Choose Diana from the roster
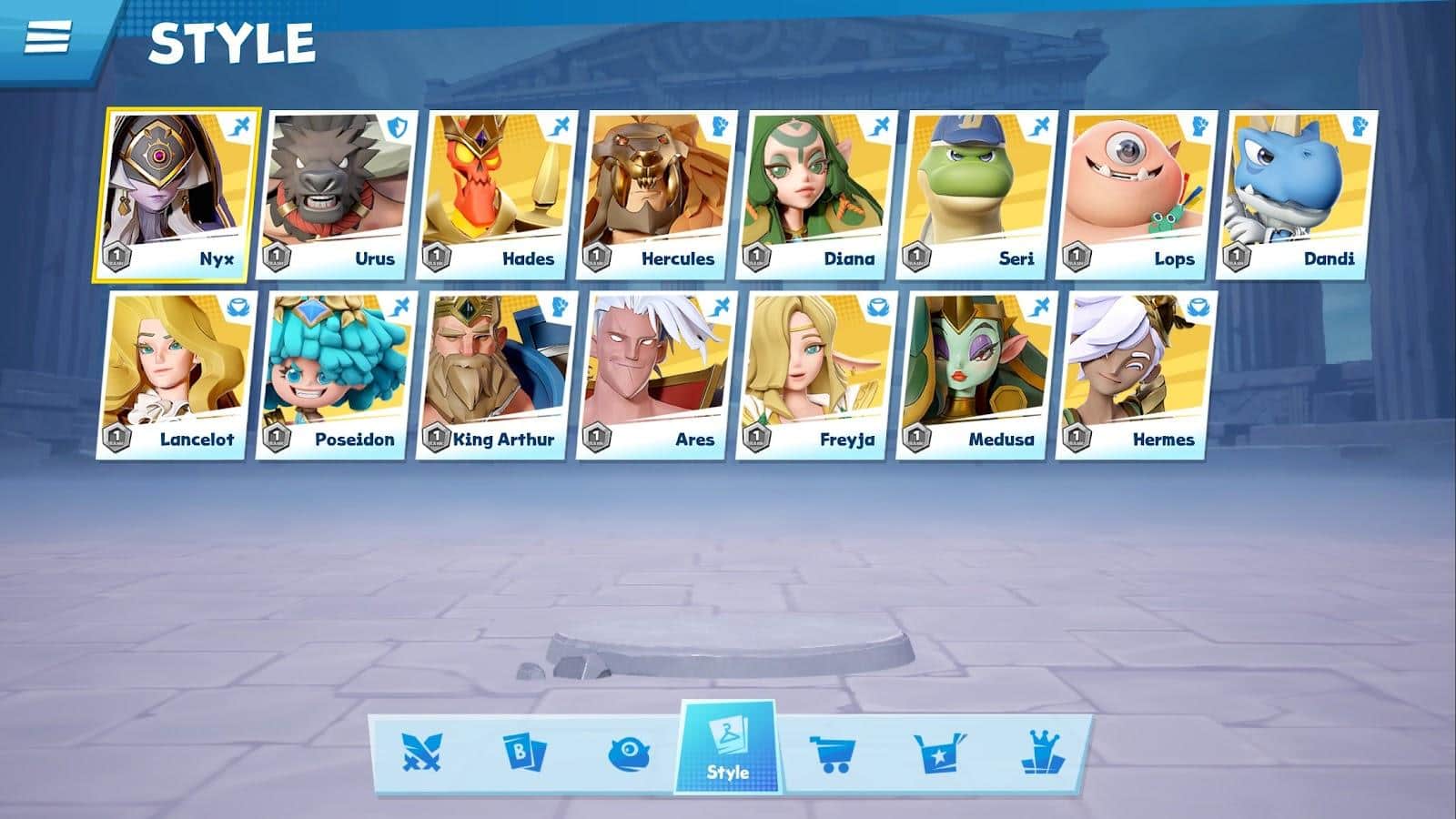1456x819 pixels. click(x=817, y=195)
